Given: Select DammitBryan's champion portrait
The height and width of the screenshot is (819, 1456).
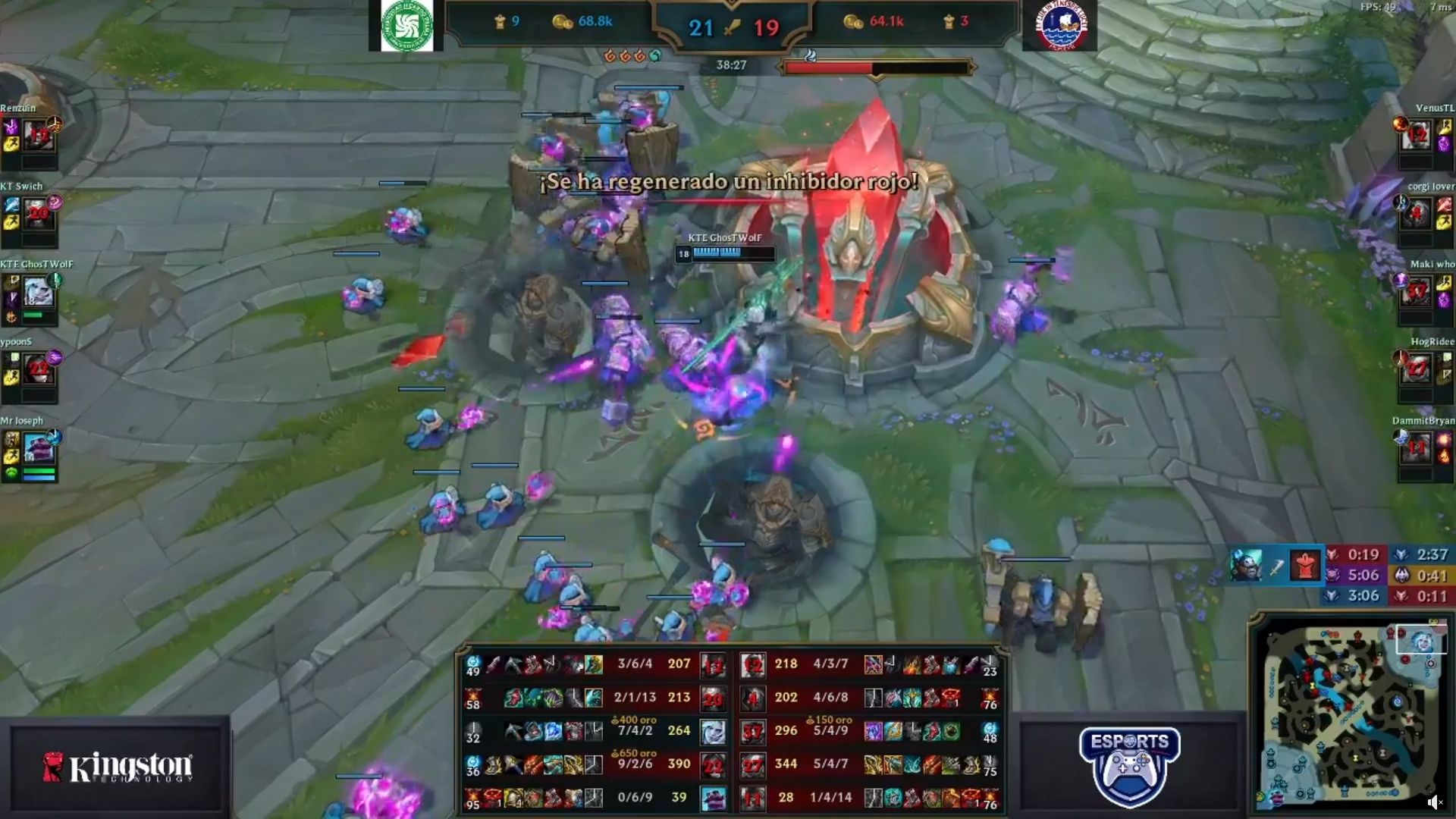Looking at the screenshot, I should click(x=1416, y=448).
